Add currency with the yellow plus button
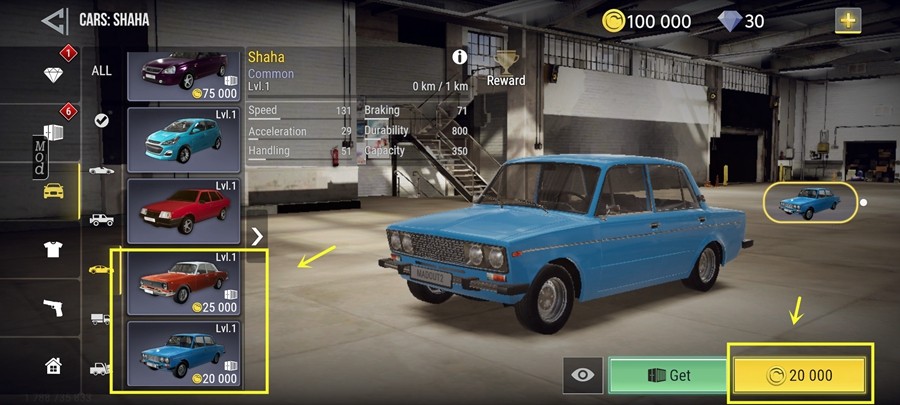Screen dimensions: 900x405 848,19
